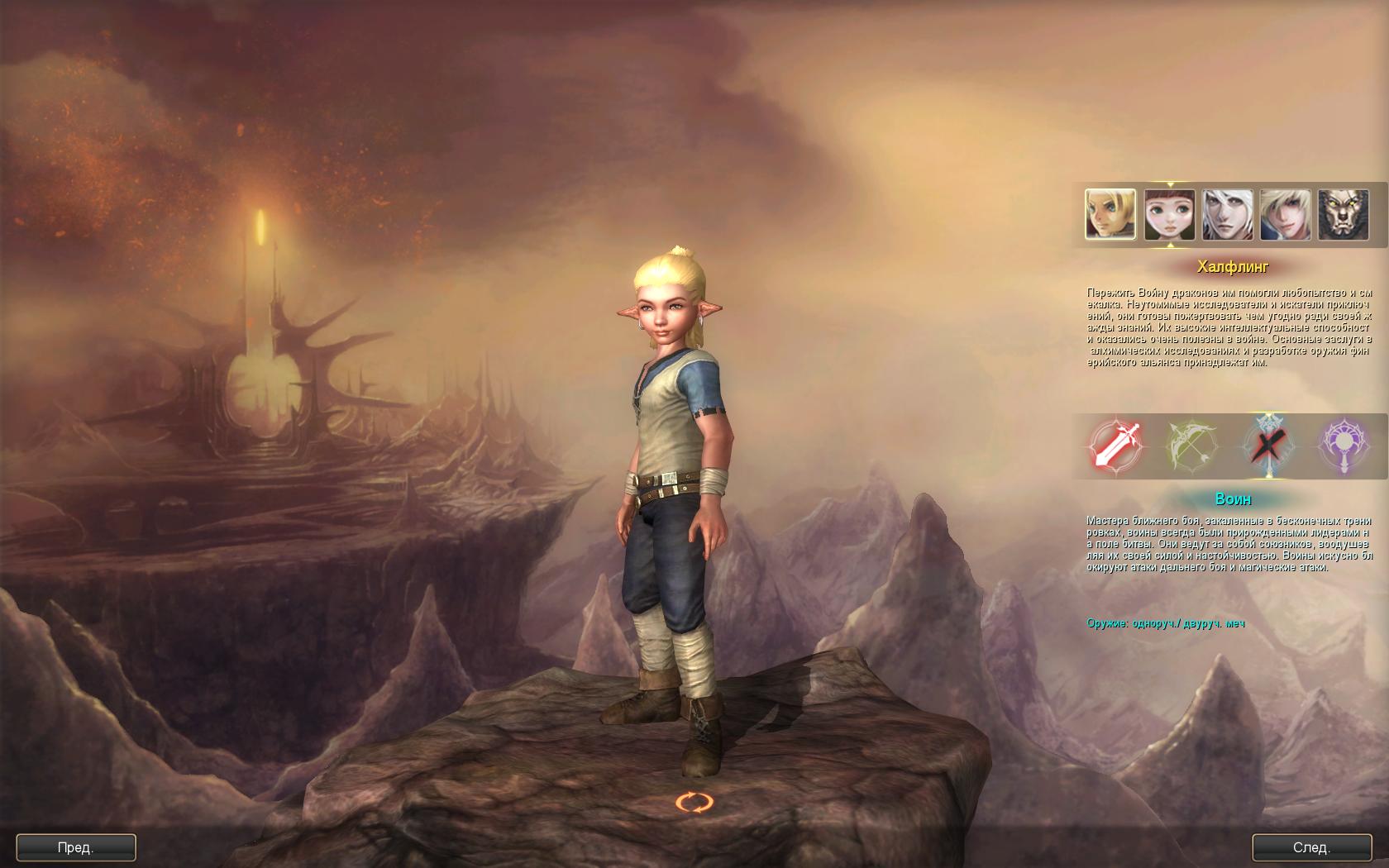Select the blond Halfling race portrait
Image resolution: width=1389 pixels, height=868 pixels.
tap(1110, 214)
